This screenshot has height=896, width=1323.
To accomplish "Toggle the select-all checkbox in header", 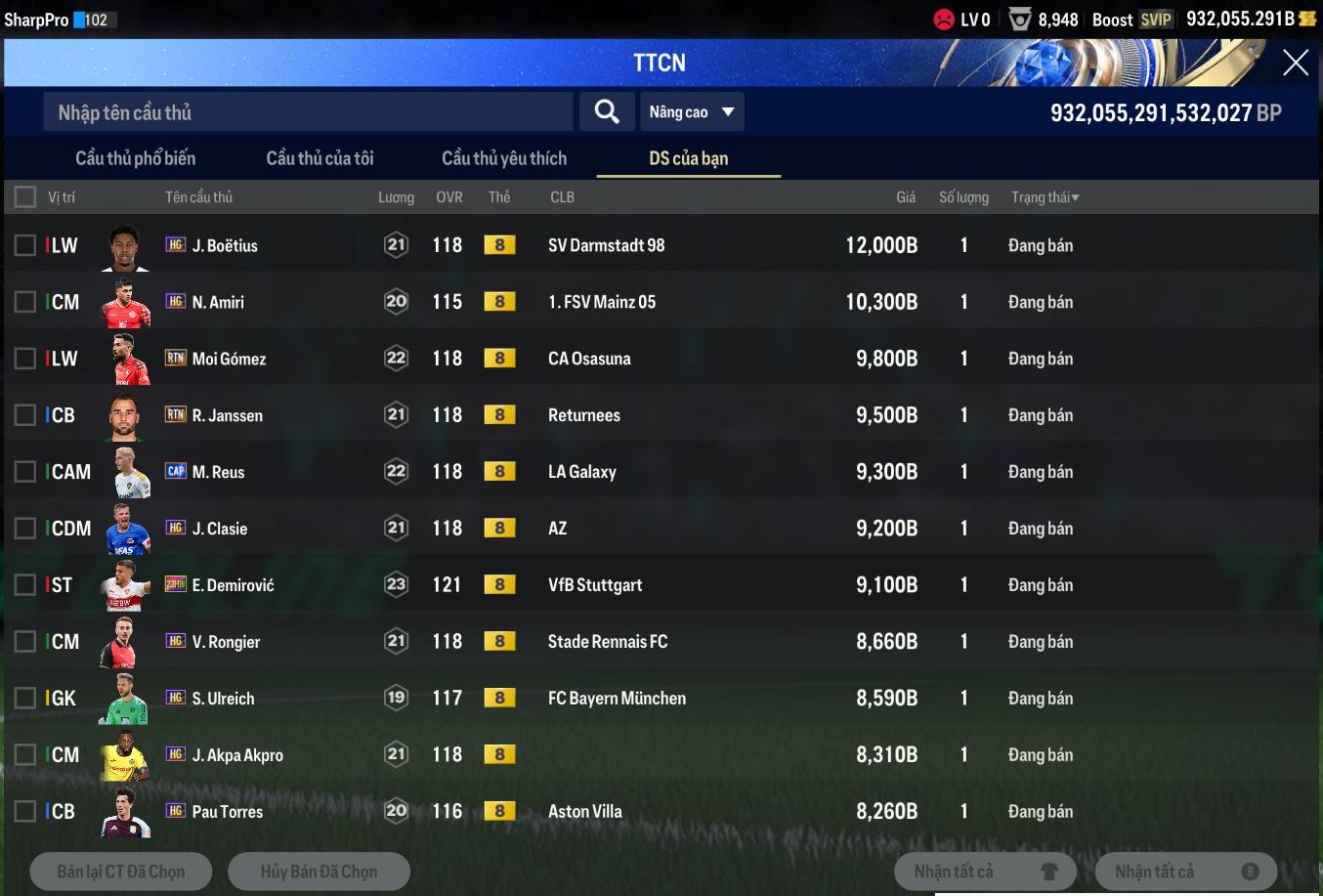I will [25, 197].
